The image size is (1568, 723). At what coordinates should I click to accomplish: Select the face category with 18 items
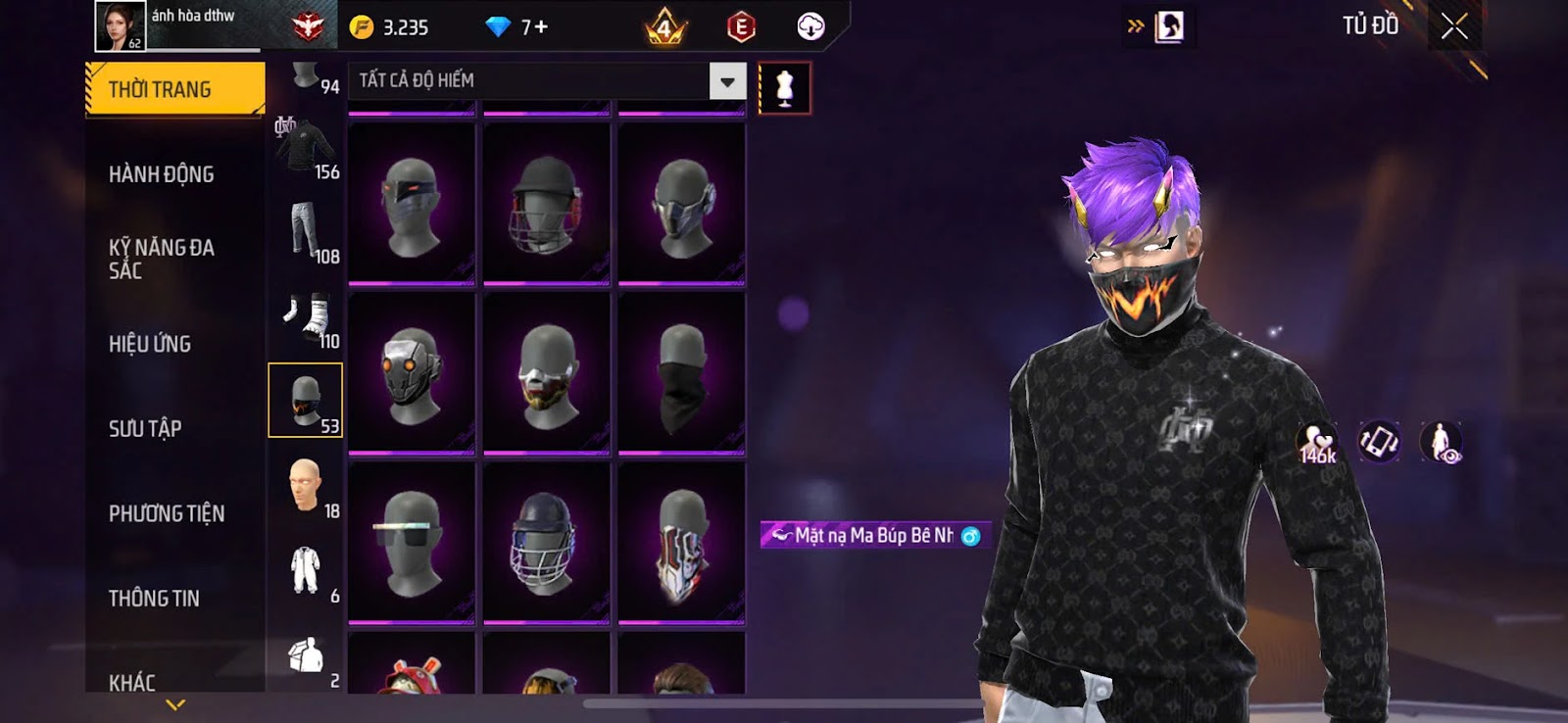[x=306, y=486]
